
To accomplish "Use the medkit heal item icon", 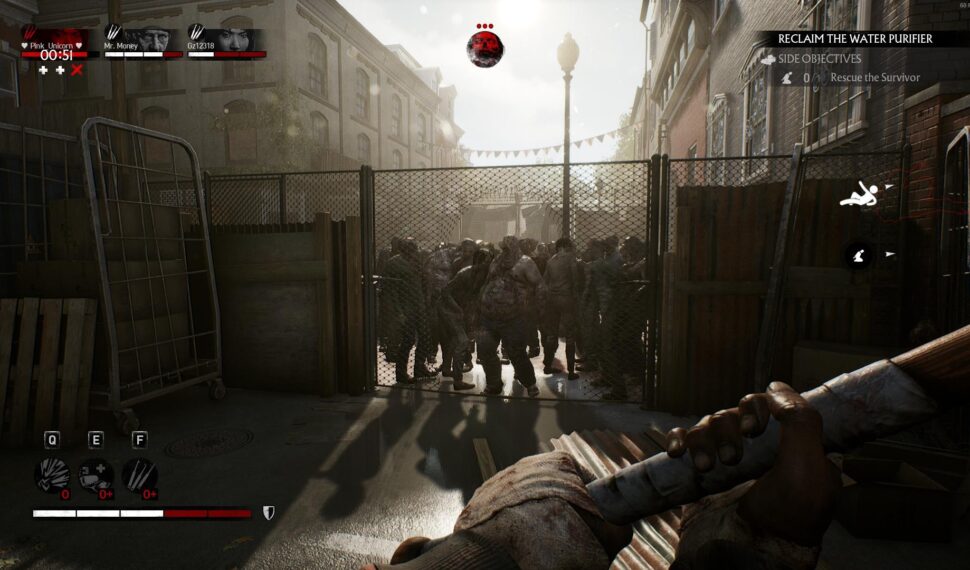I will [96, 476].
